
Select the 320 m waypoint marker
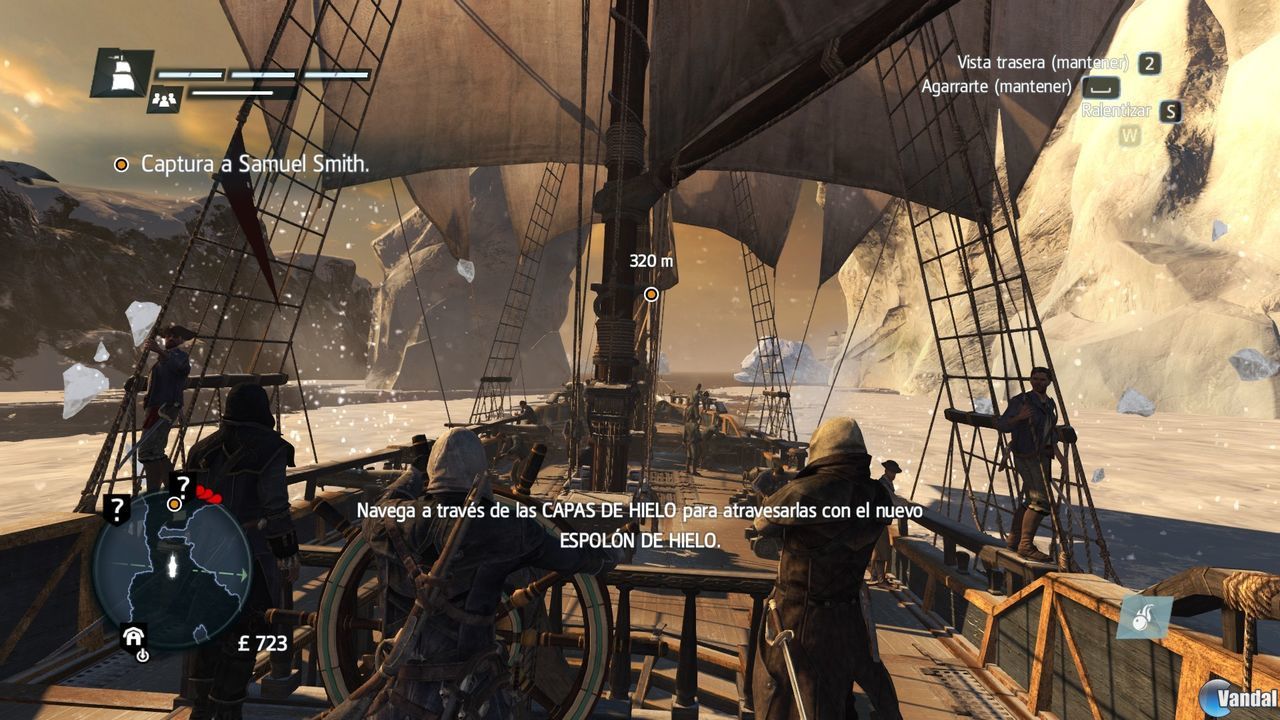tap(651, 295)
